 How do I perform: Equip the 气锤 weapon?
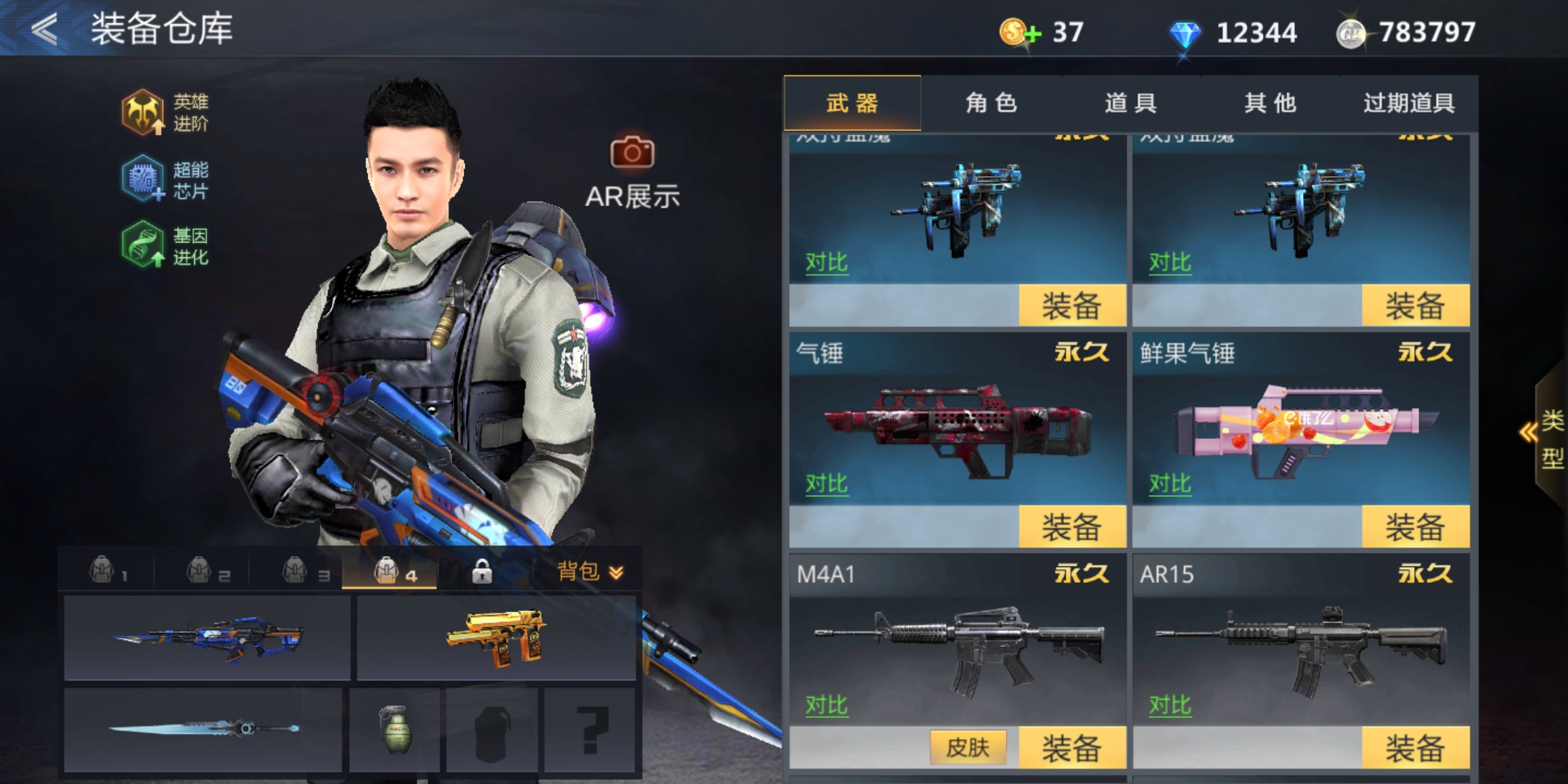point(1071,526)
